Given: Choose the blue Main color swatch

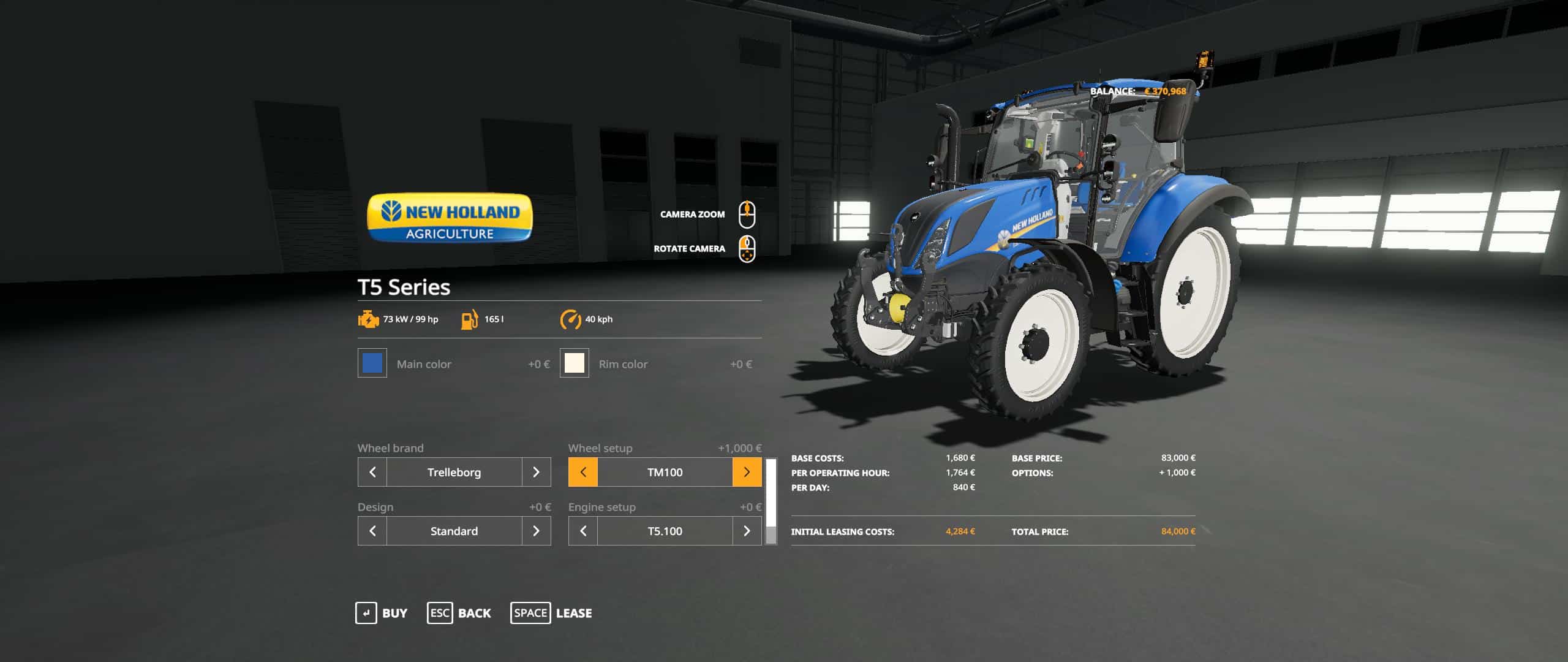Looking at the screenshot, I should tap(372, 363).
